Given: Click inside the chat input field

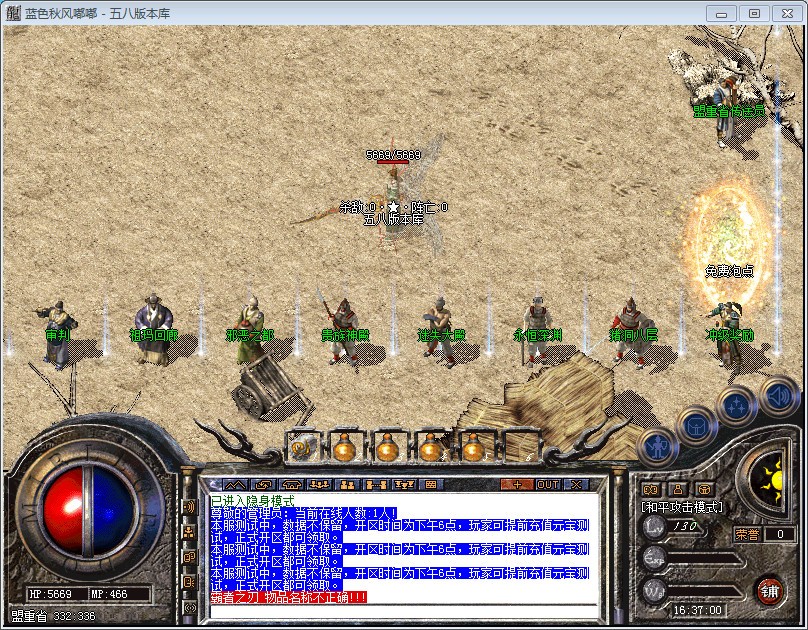Looking at the screenshot, I should [x=400, y=611].
